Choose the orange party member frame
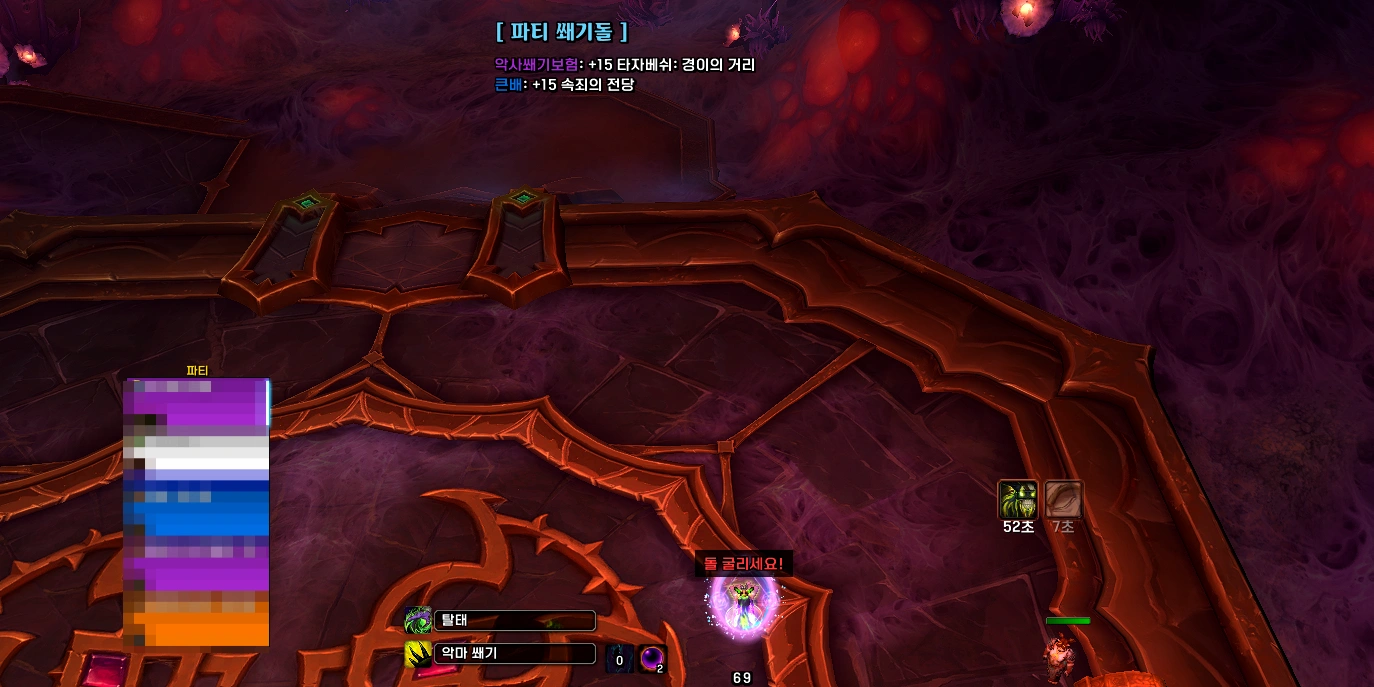 click(x=197, y=622)
